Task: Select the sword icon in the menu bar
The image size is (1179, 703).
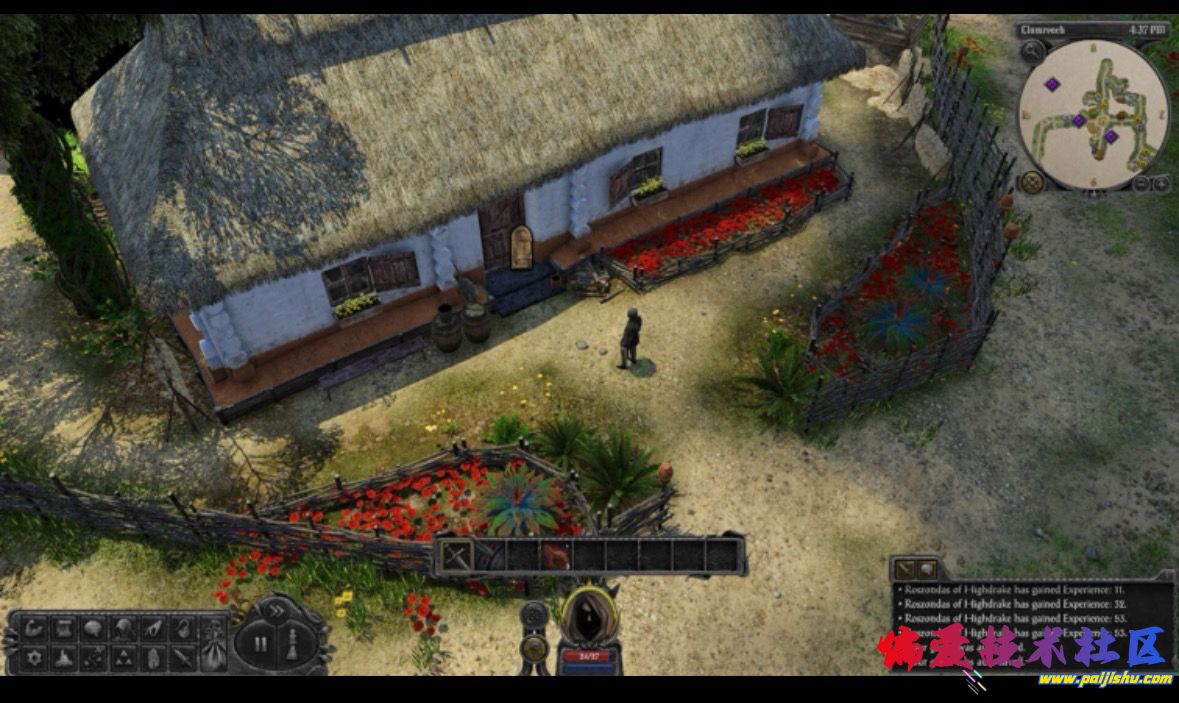Action: tap(182, 657)
